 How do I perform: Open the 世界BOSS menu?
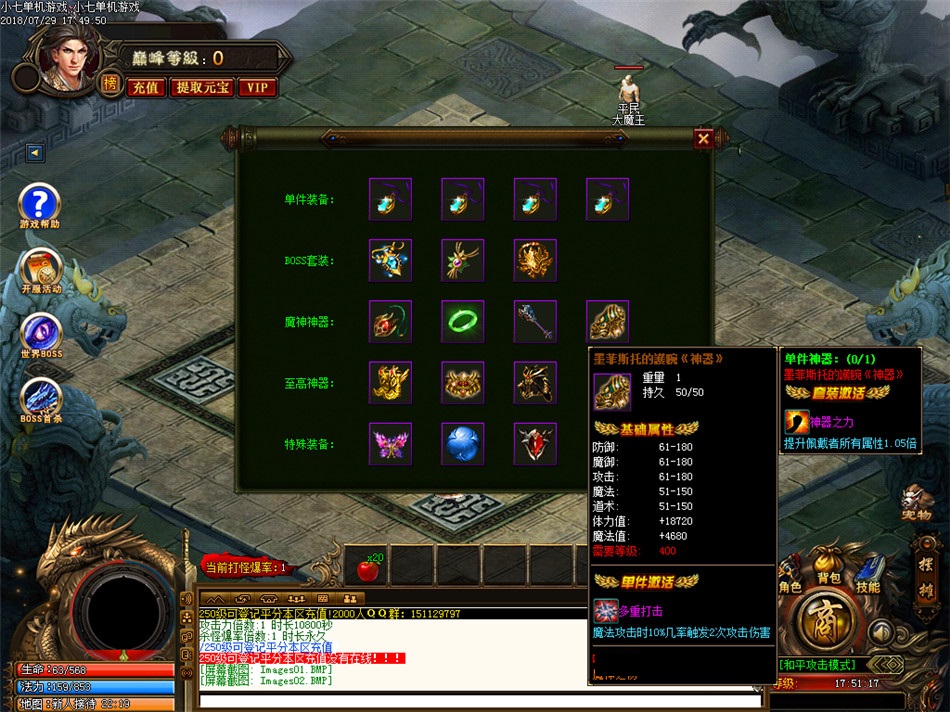tap(40, 333)
